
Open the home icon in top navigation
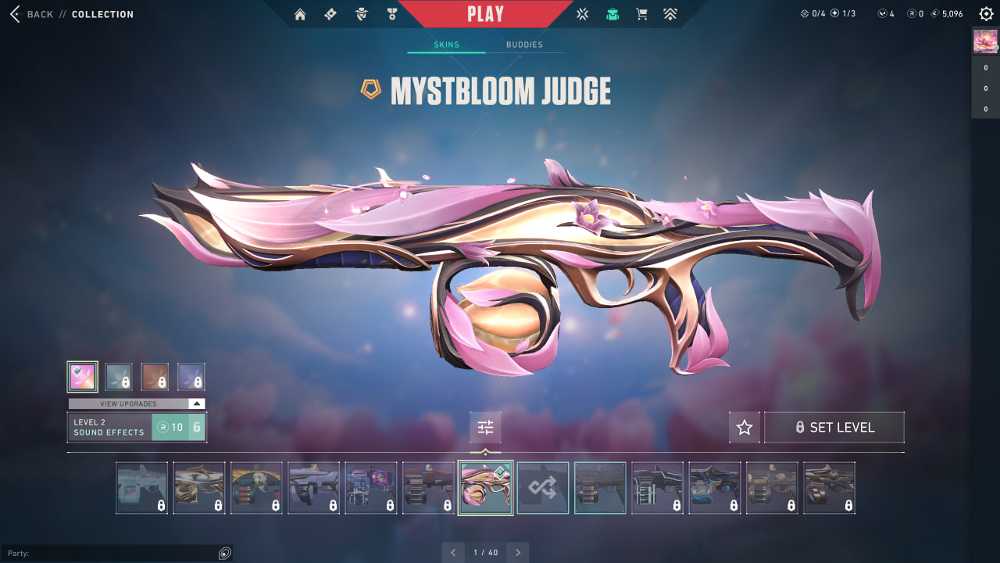[300, 14]
